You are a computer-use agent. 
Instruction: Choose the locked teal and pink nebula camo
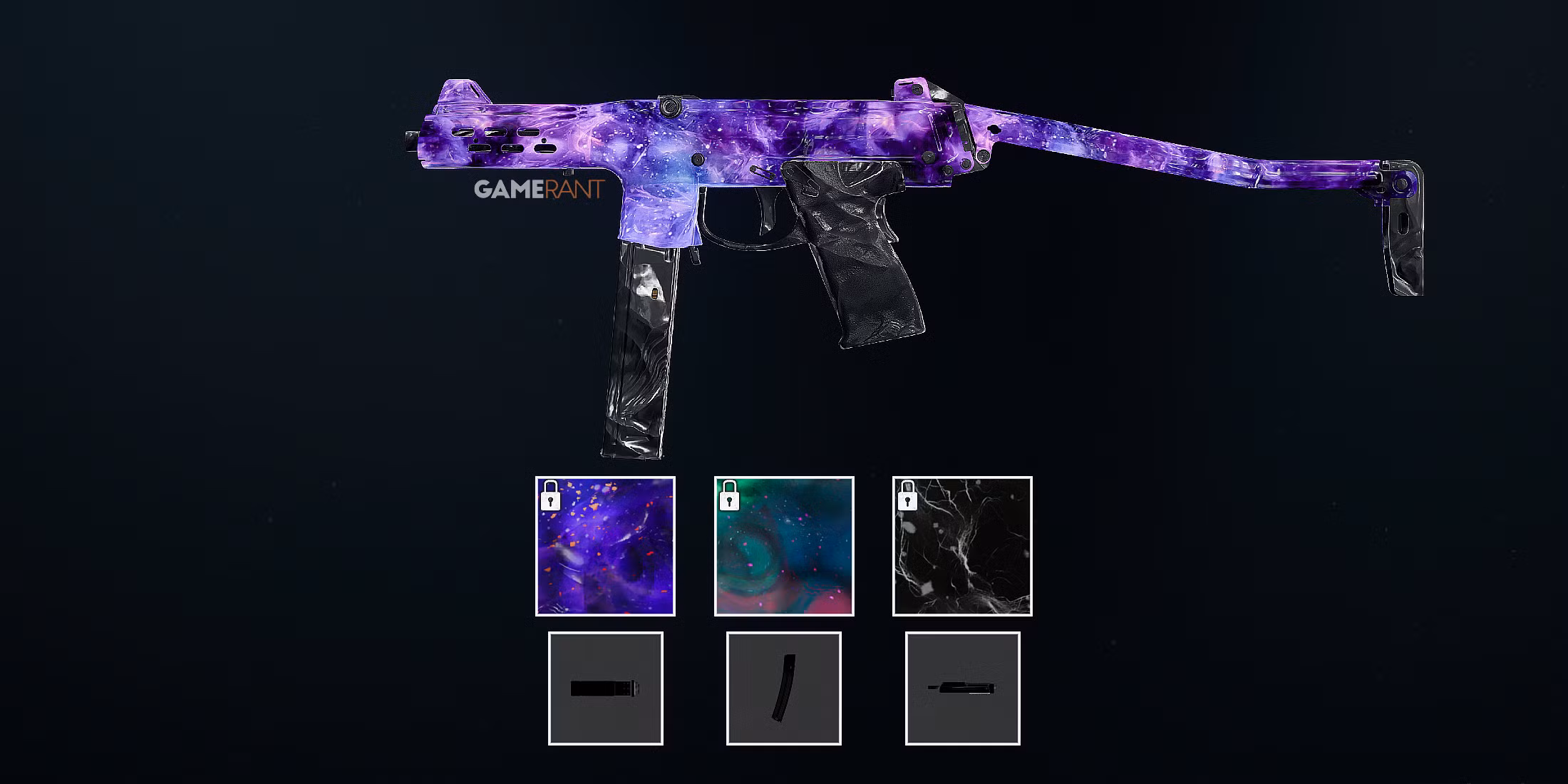point(784,546)
